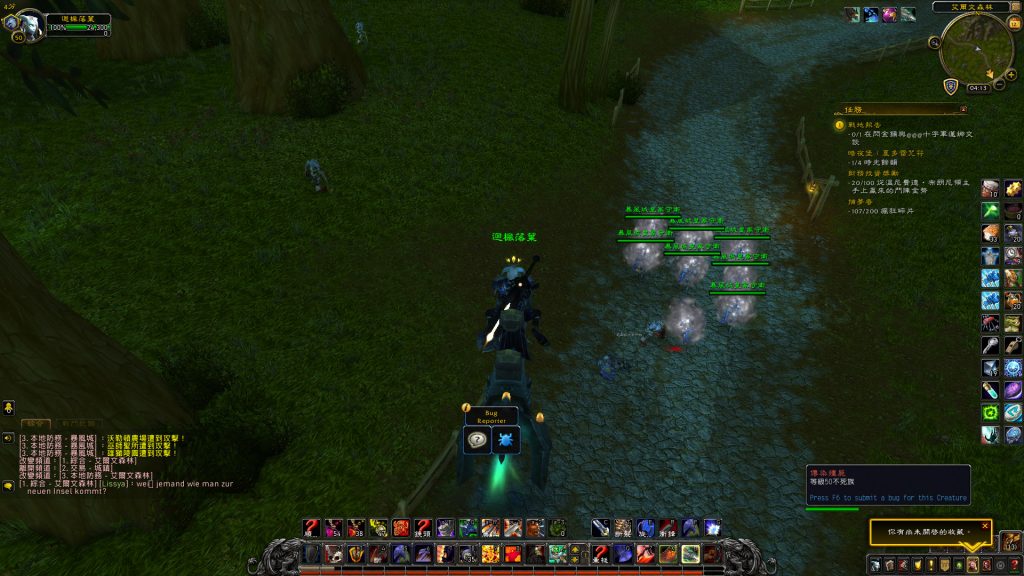Open the character info micro button

coord(875,565)
